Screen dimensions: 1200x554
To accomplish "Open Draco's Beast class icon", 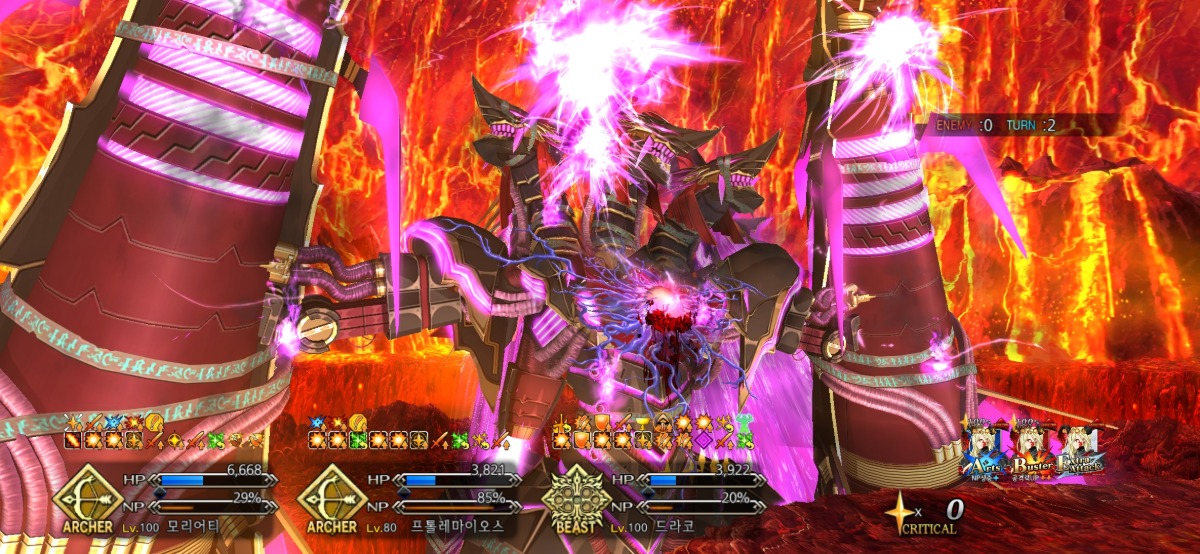I will pyautogui.click(x=573, y=497).
